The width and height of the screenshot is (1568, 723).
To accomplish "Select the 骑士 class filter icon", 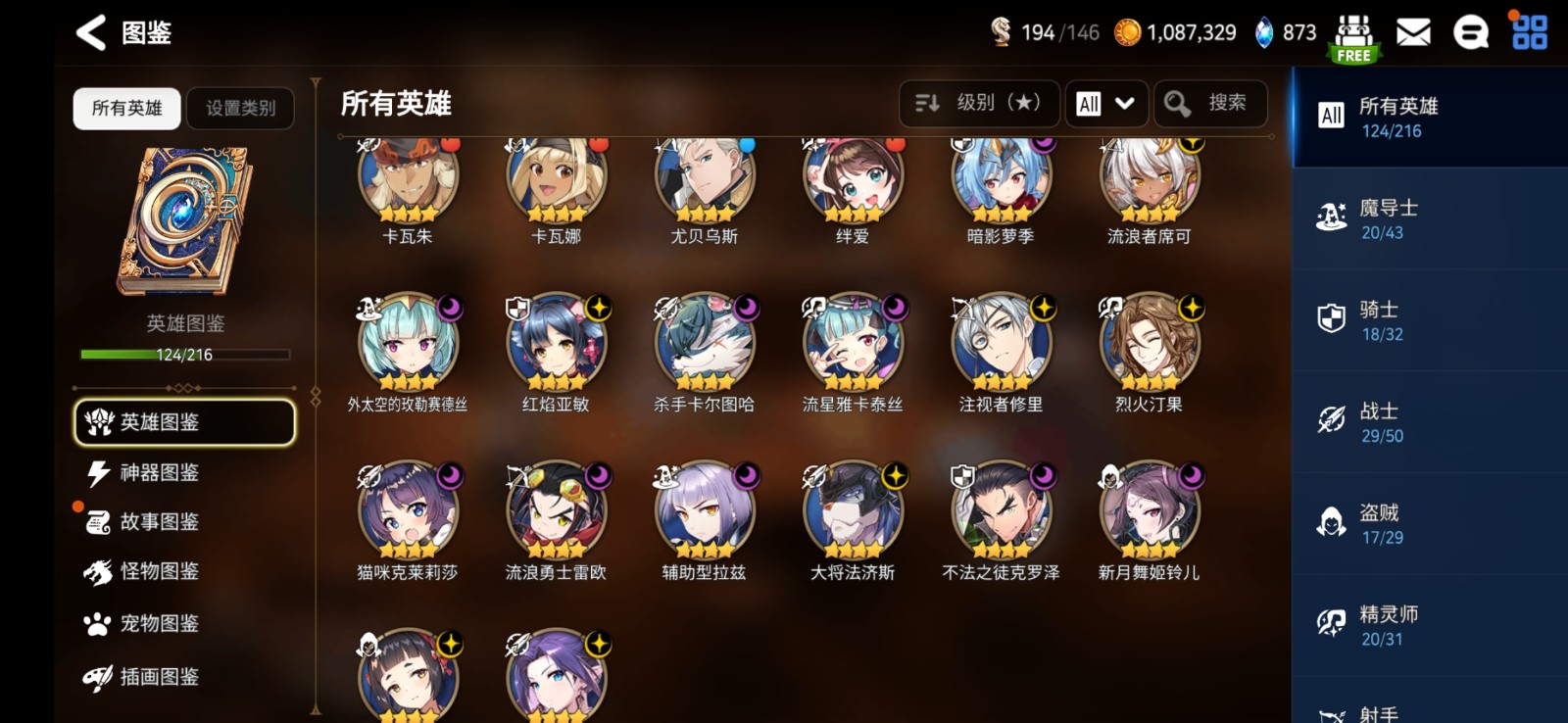I will [1331, 315].
